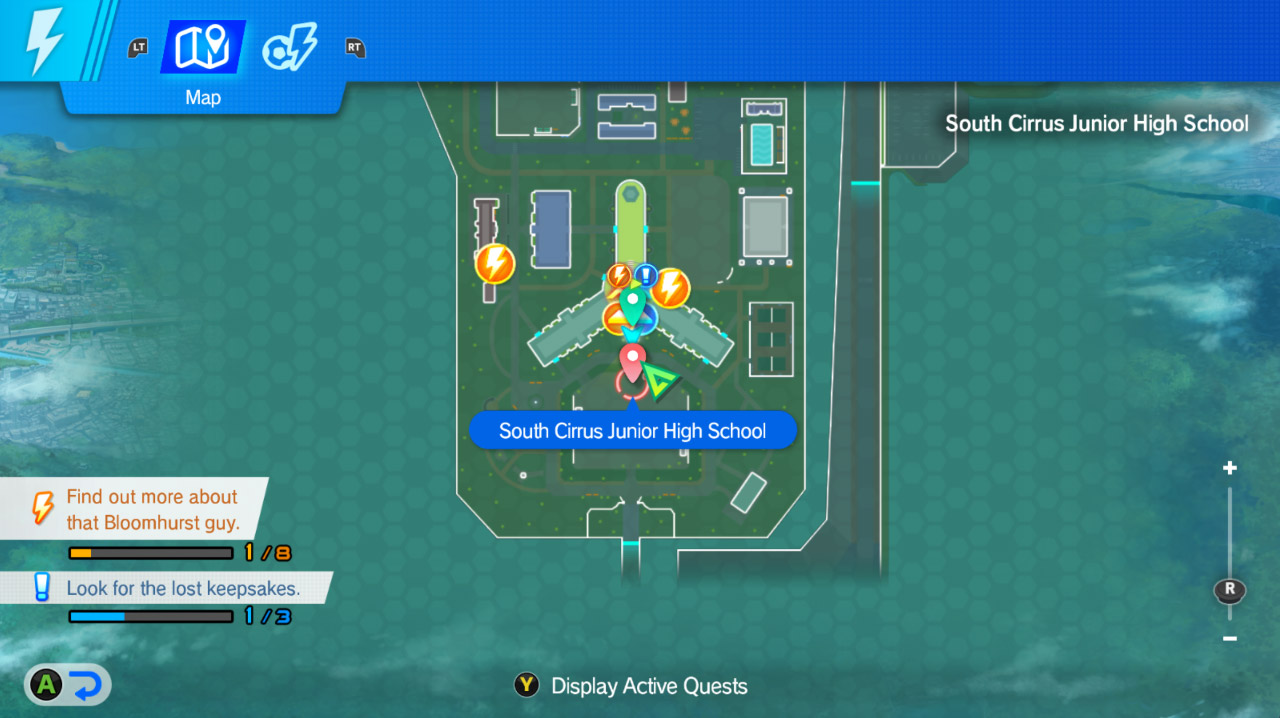Display Active Quests

632,686
